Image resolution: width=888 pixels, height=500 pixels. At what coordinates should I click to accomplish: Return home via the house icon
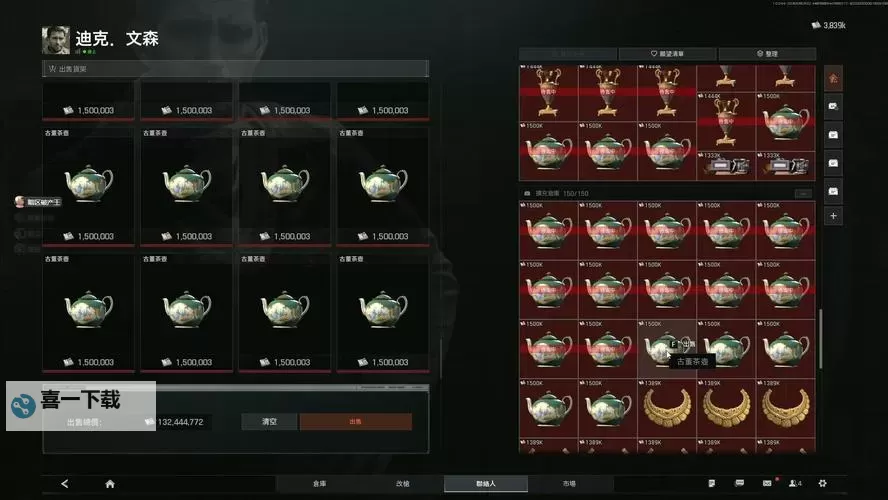point(110,483)
